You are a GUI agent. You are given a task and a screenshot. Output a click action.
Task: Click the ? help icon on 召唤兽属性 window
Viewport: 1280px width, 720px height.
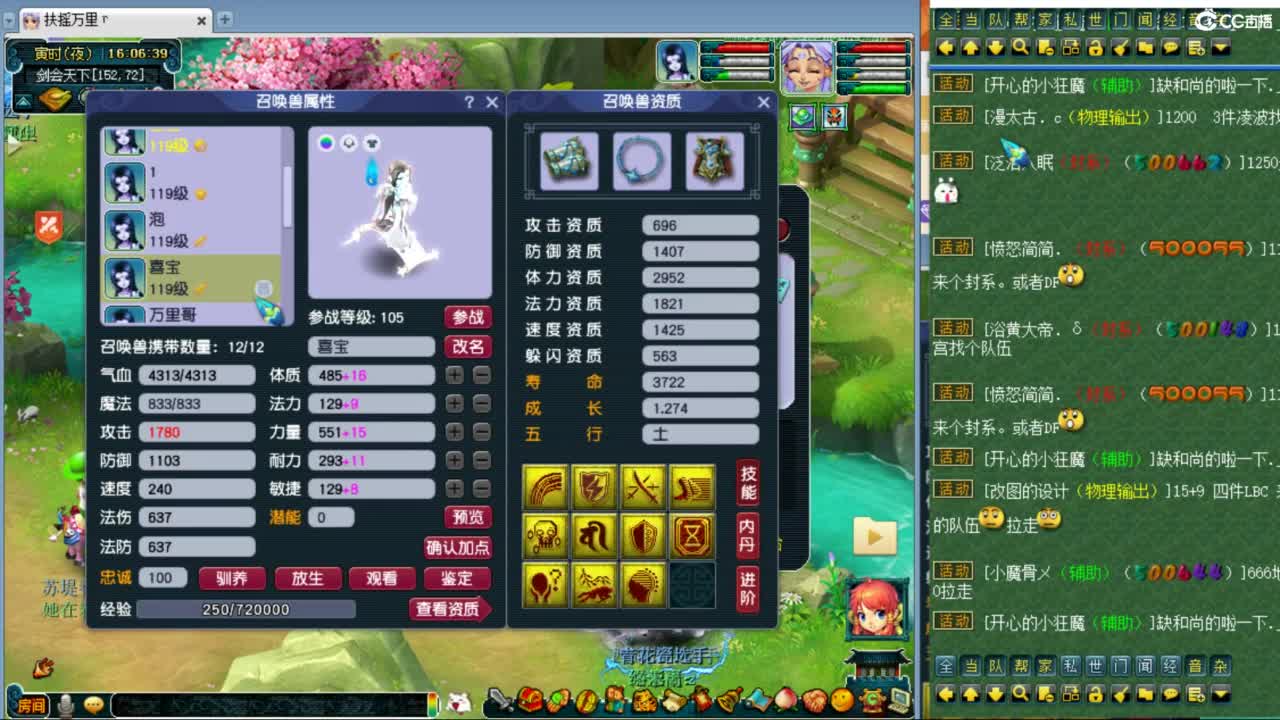coord(469,102)
